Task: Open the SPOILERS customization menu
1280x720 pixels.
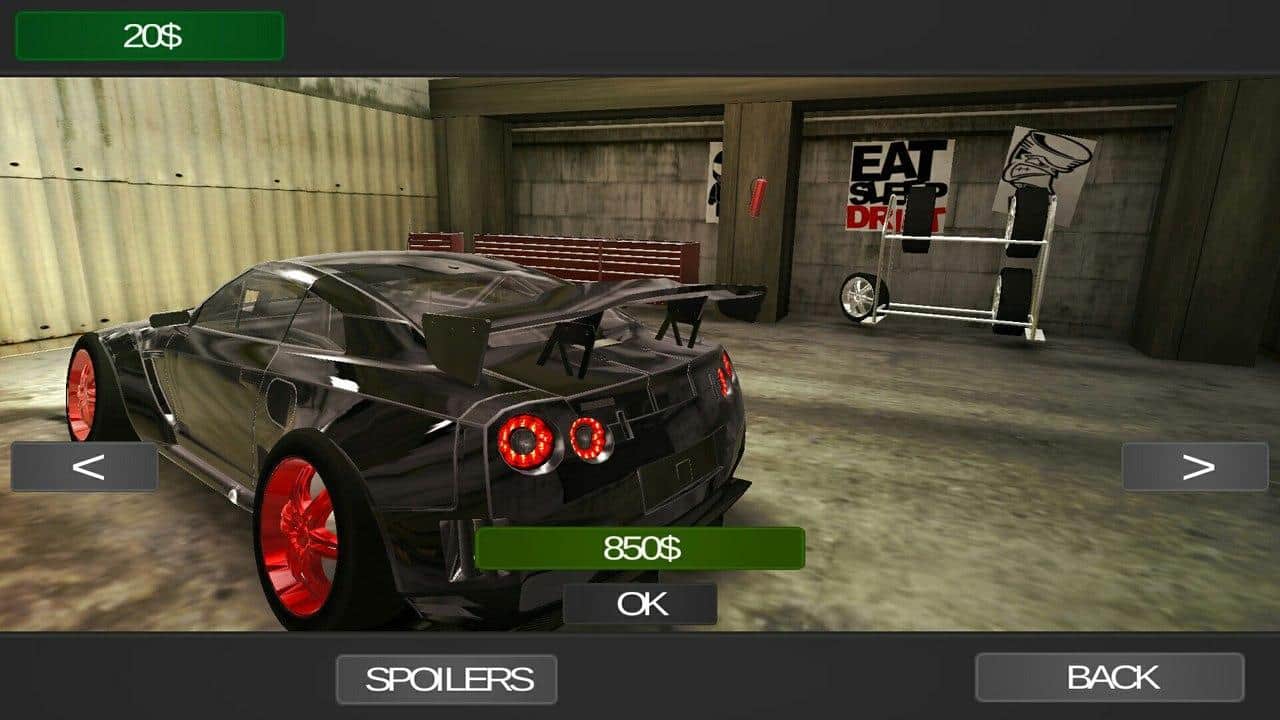Action: click(x=446, y=677)
